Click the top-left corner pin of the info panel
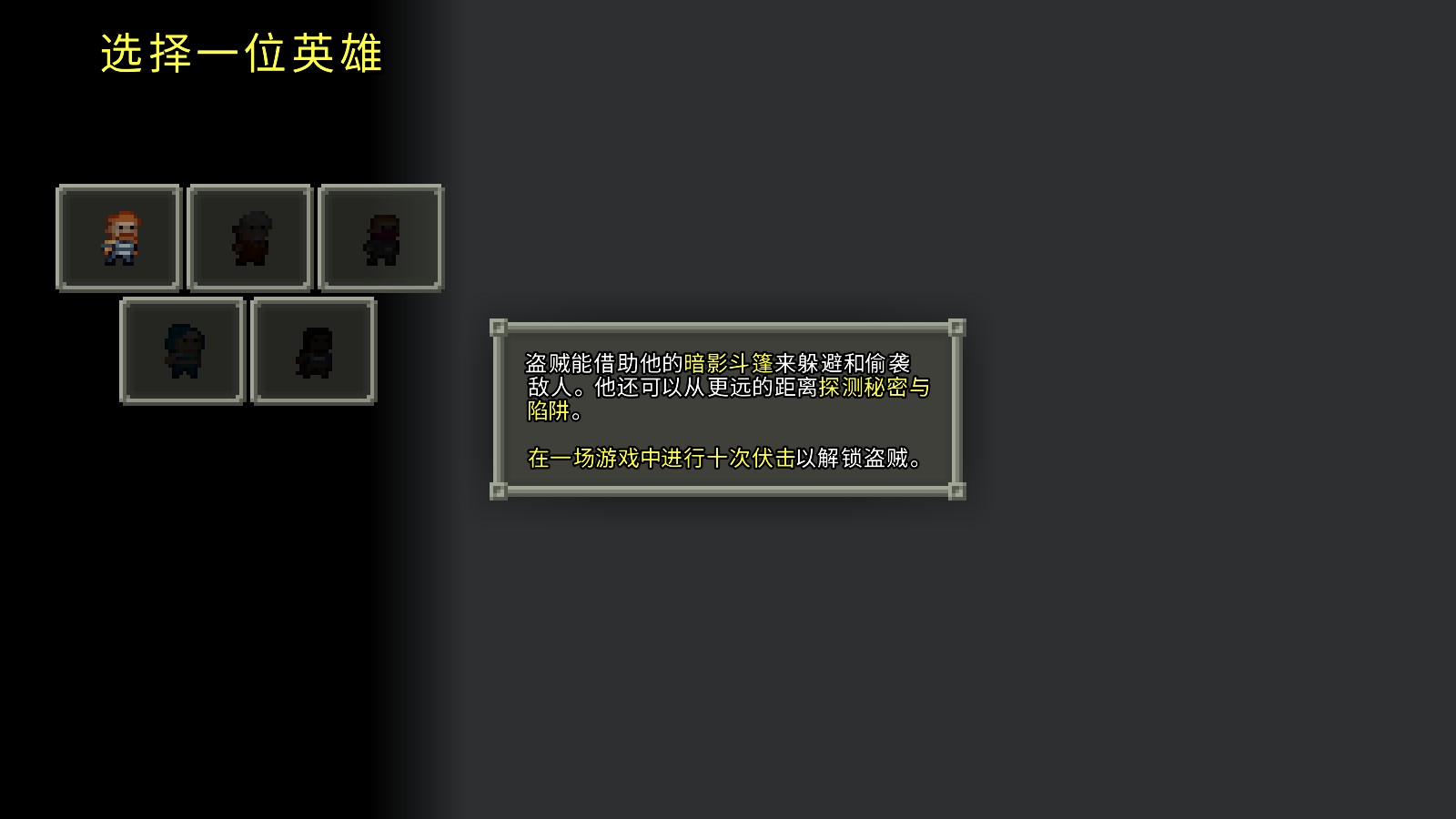 pos(499,329)
